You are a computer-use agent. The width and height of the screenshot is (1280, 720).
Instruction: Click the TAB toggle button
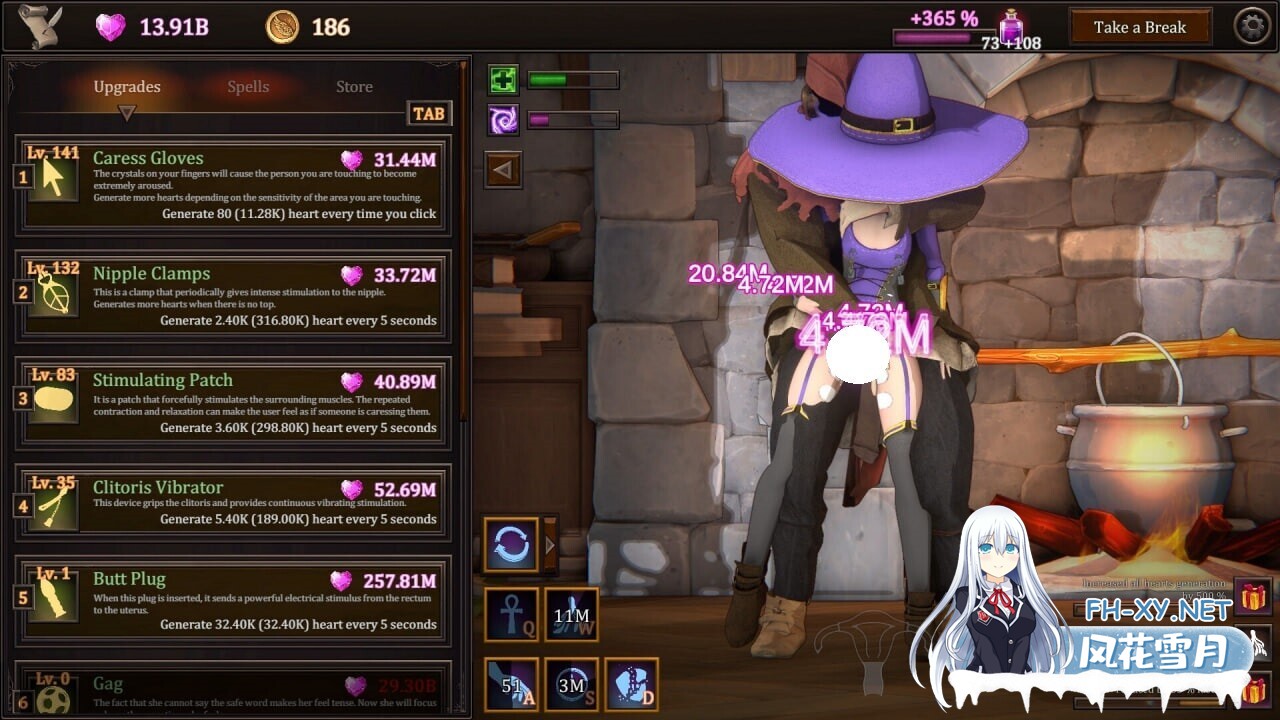coord(428,113)
